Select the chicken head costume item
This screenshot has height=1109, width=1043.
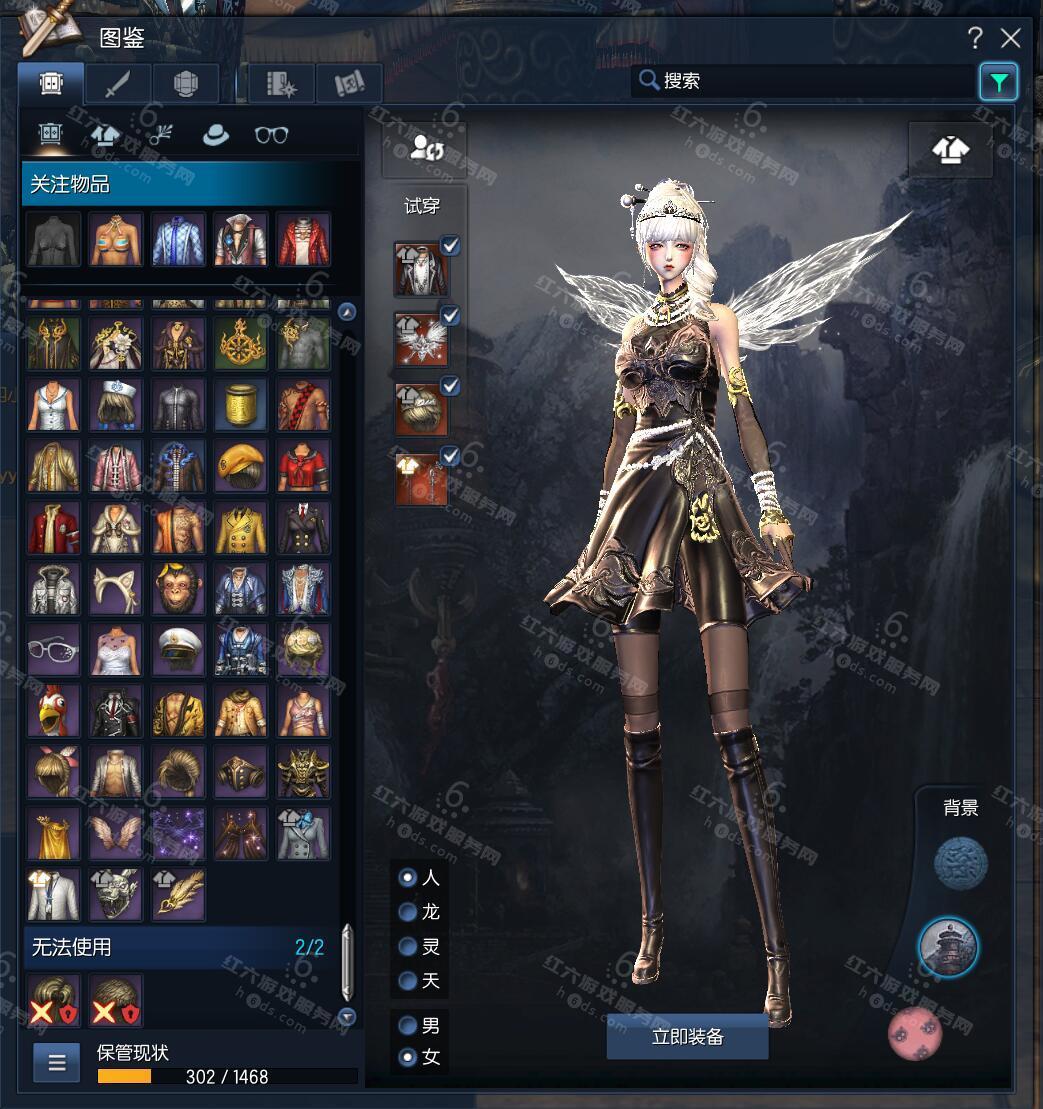(54, 710)
